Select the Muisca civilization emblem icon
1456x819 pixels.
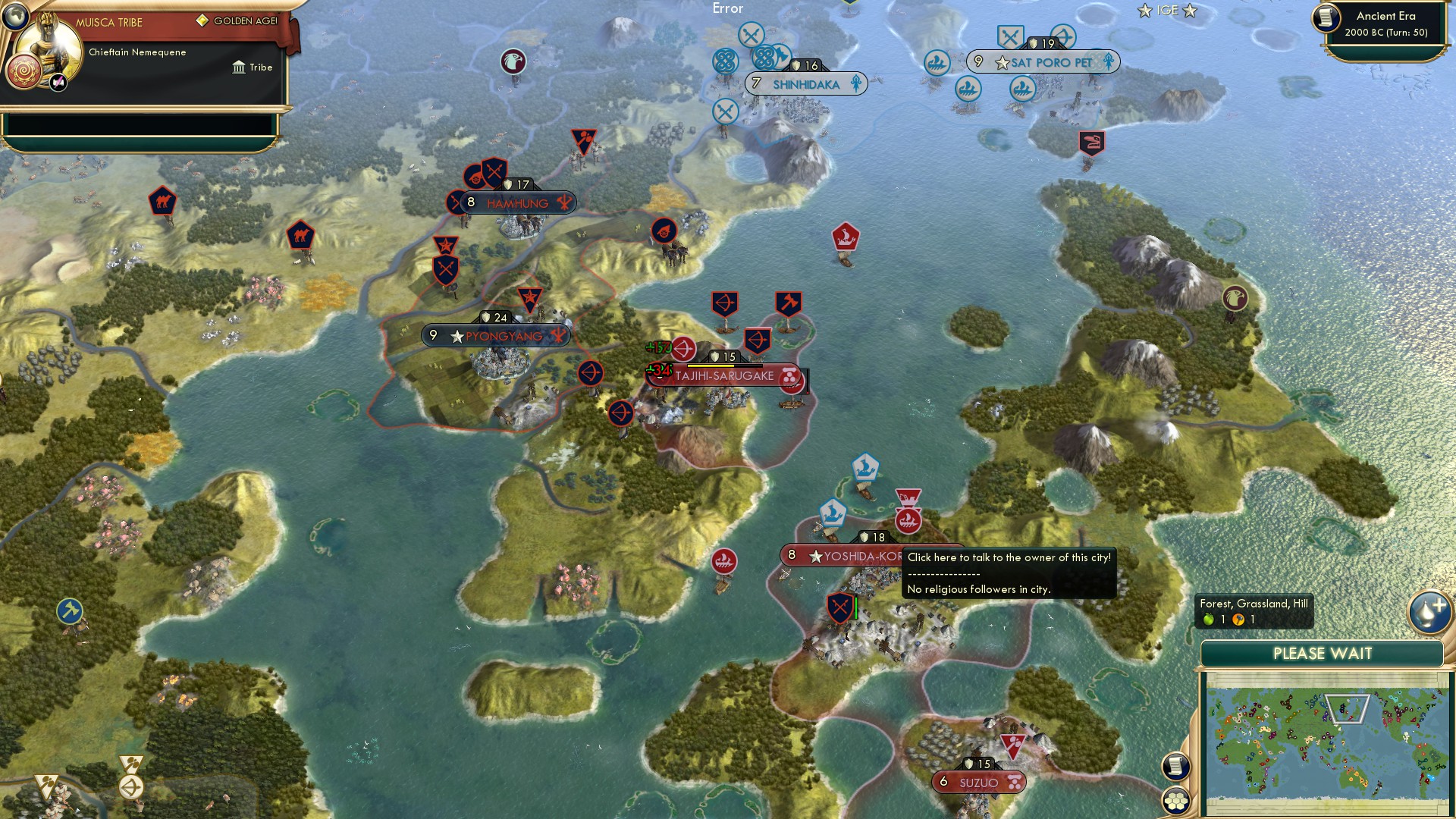pyautogui.click(x=23, y=73)
